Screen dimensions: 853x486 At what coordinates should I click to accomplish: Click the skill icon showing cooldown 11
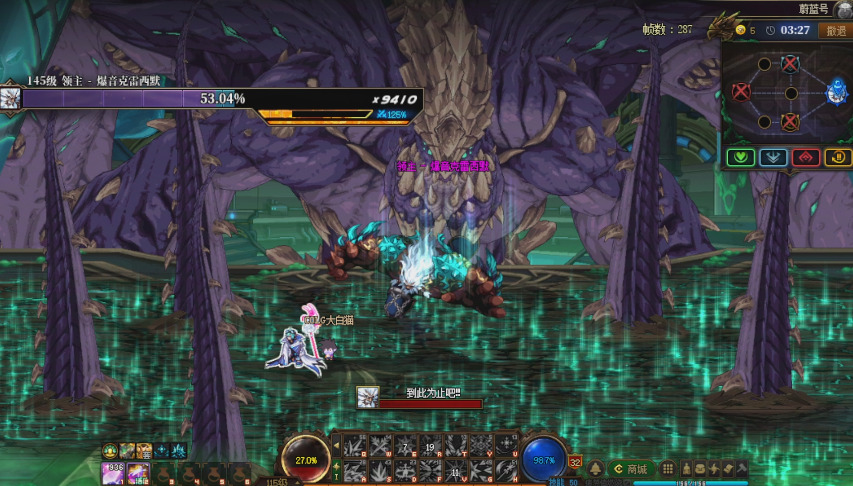click(x=456, y=471)
